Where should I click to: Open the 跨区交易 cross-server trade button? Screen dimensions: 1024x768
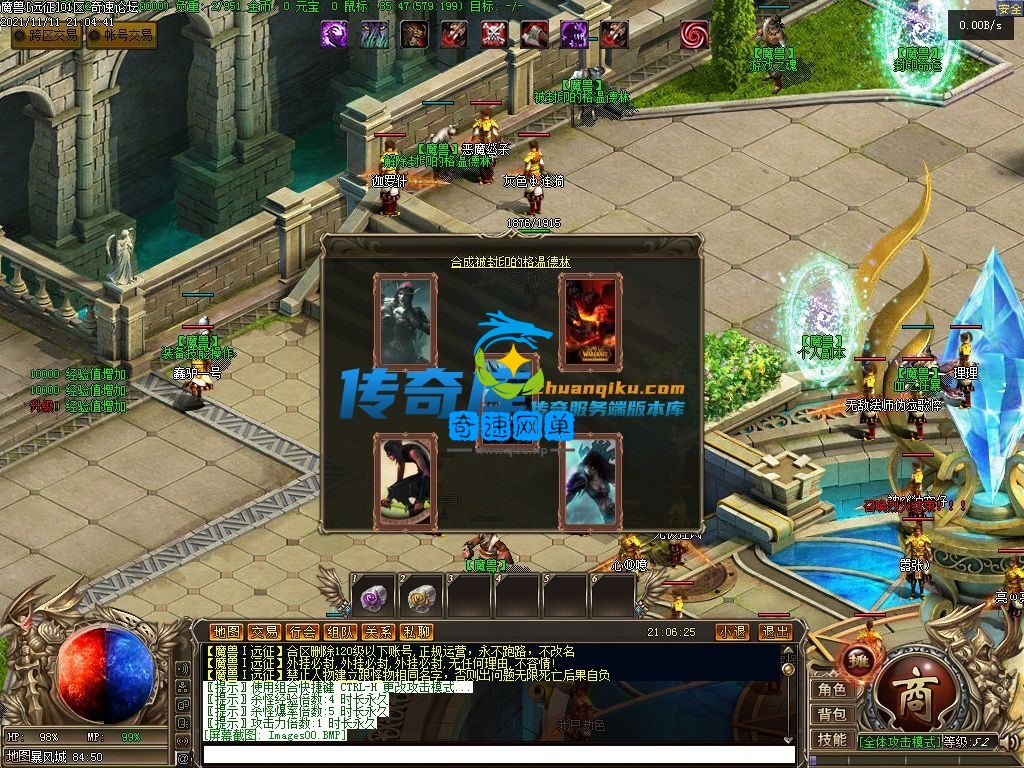(47, 35)
